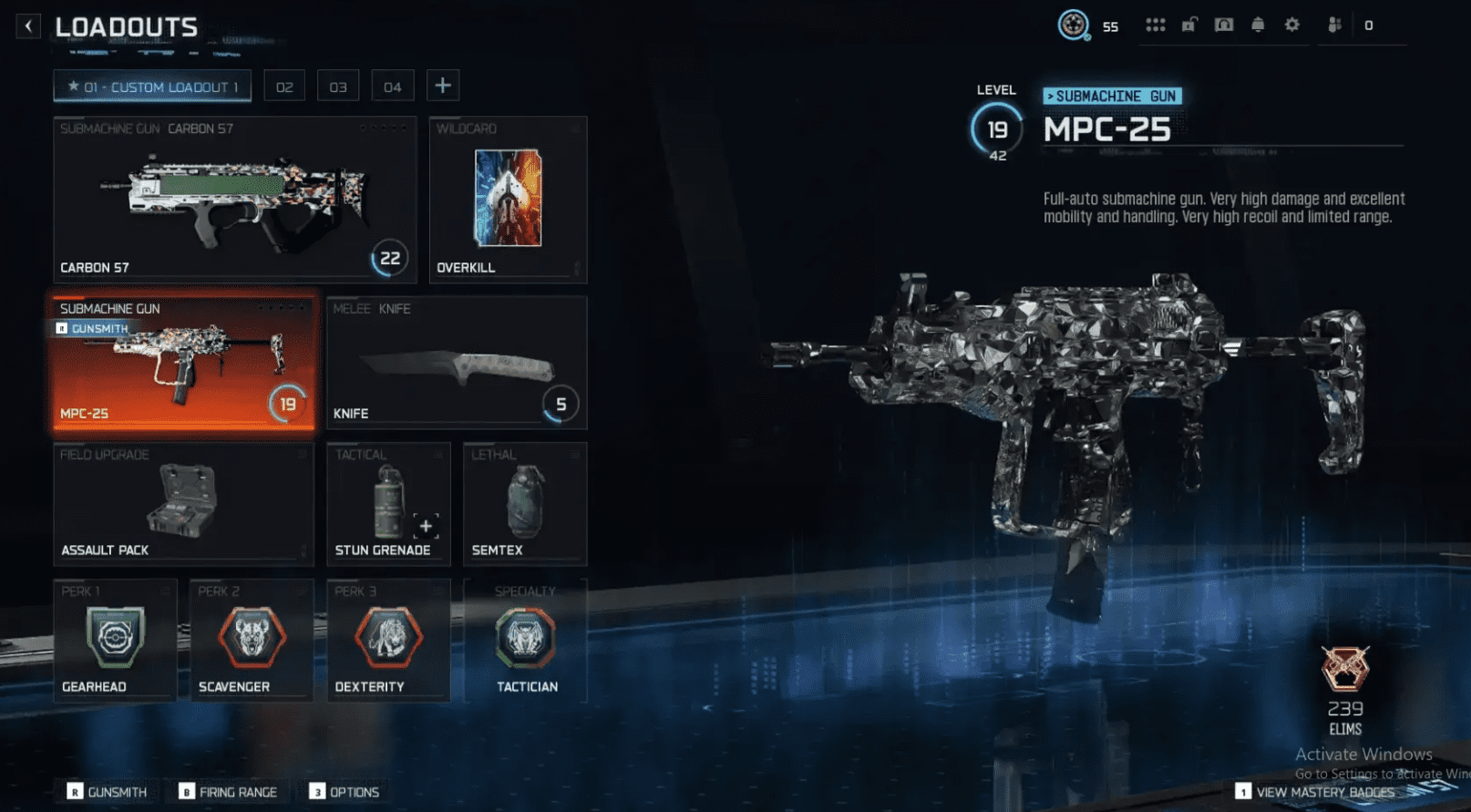Open the app grid menu icon
1471x812 pixels.
point(1156,25)
